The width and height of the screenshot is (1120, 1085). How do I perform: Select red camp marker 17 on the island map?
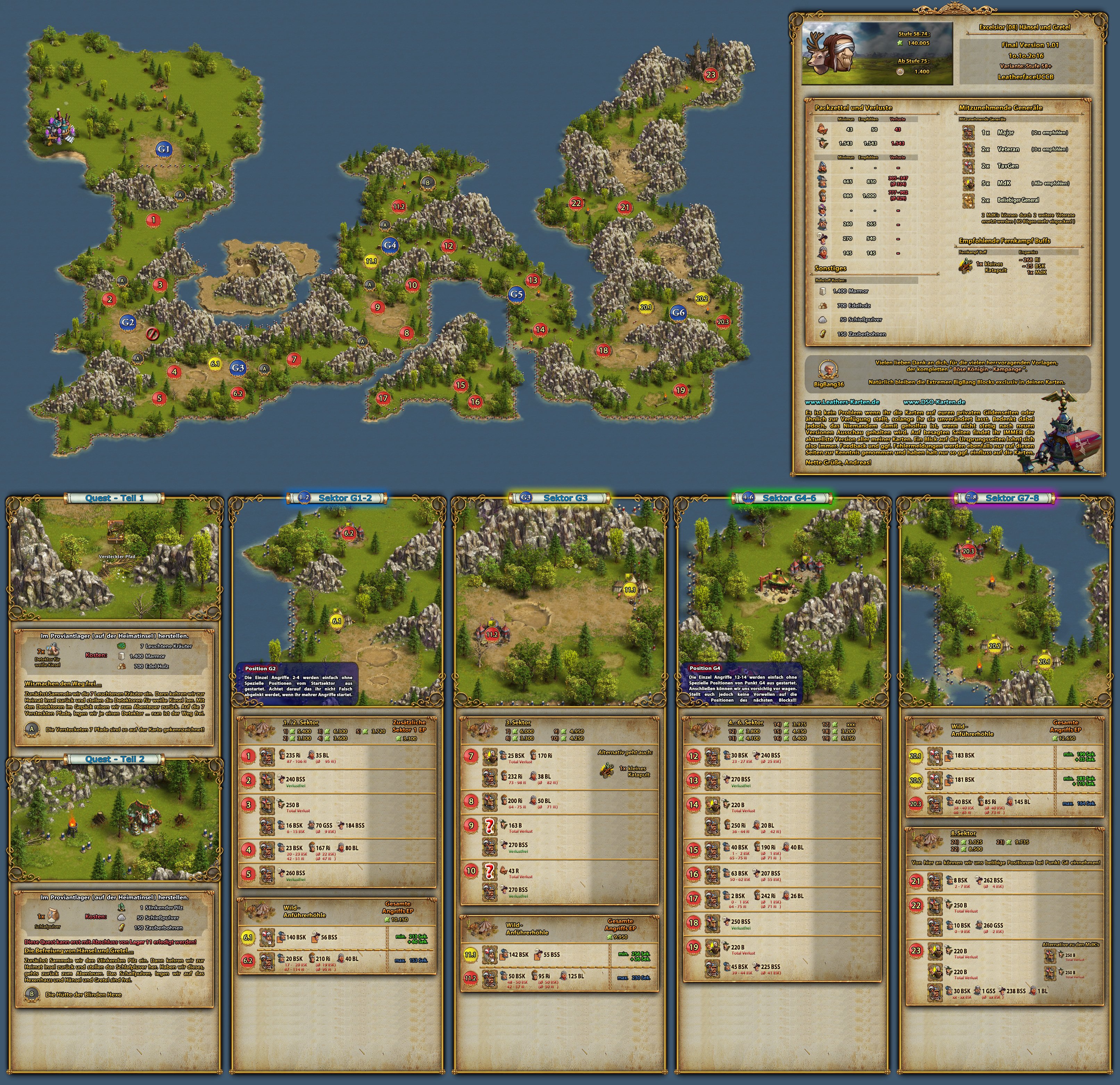383,398
